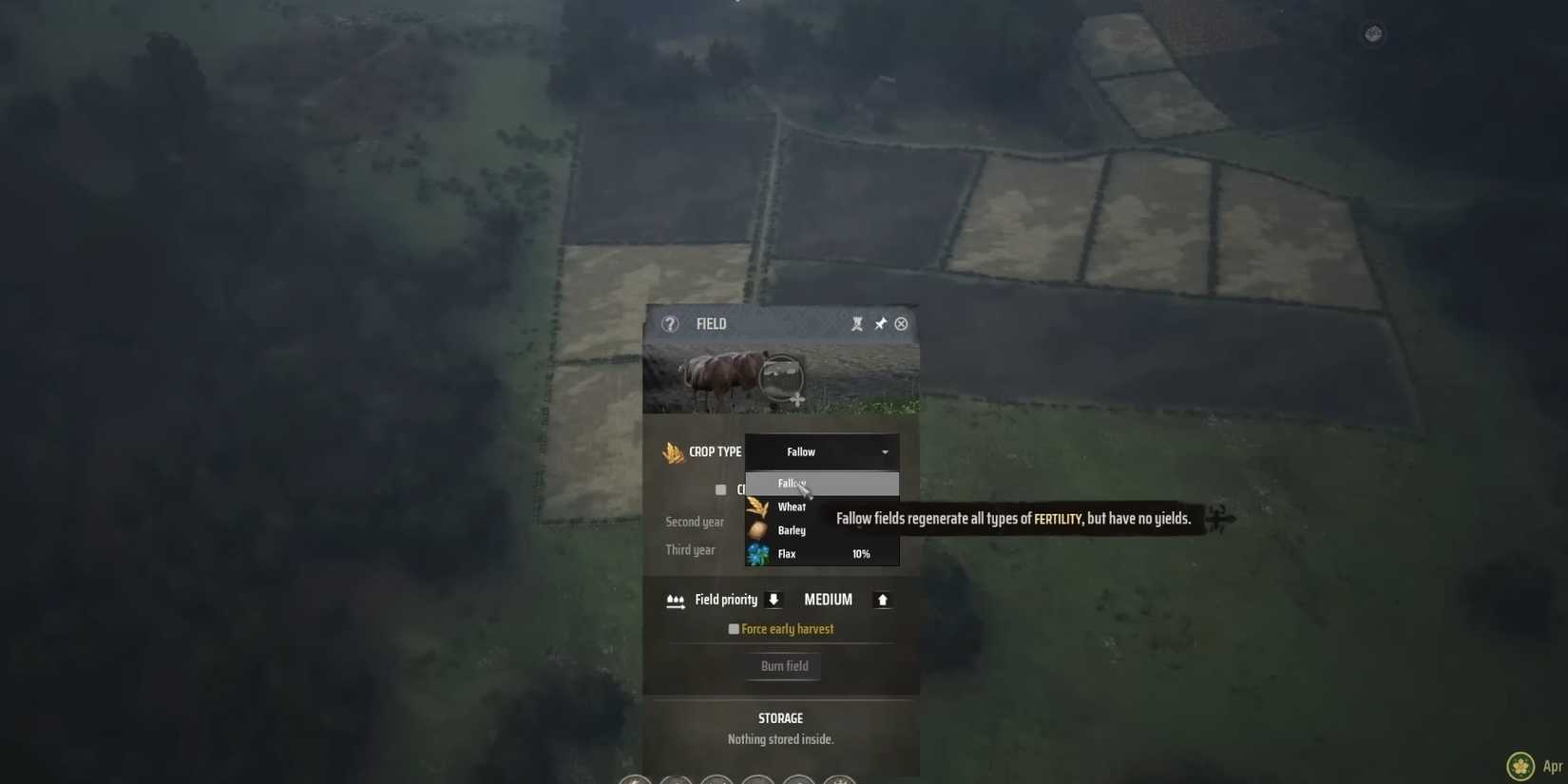Viewport: 1568px width, 784px height.
Task: Click the Flax flower icon in the list
Action: [x=757, y=553]
